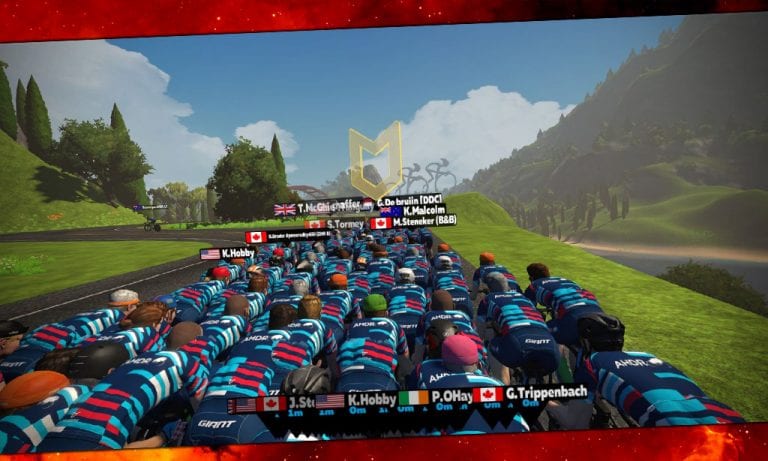Viewport: 768px width, 461px height.
Task: Select M.Steneker (B&B) name tag
Action: point(413,221)
